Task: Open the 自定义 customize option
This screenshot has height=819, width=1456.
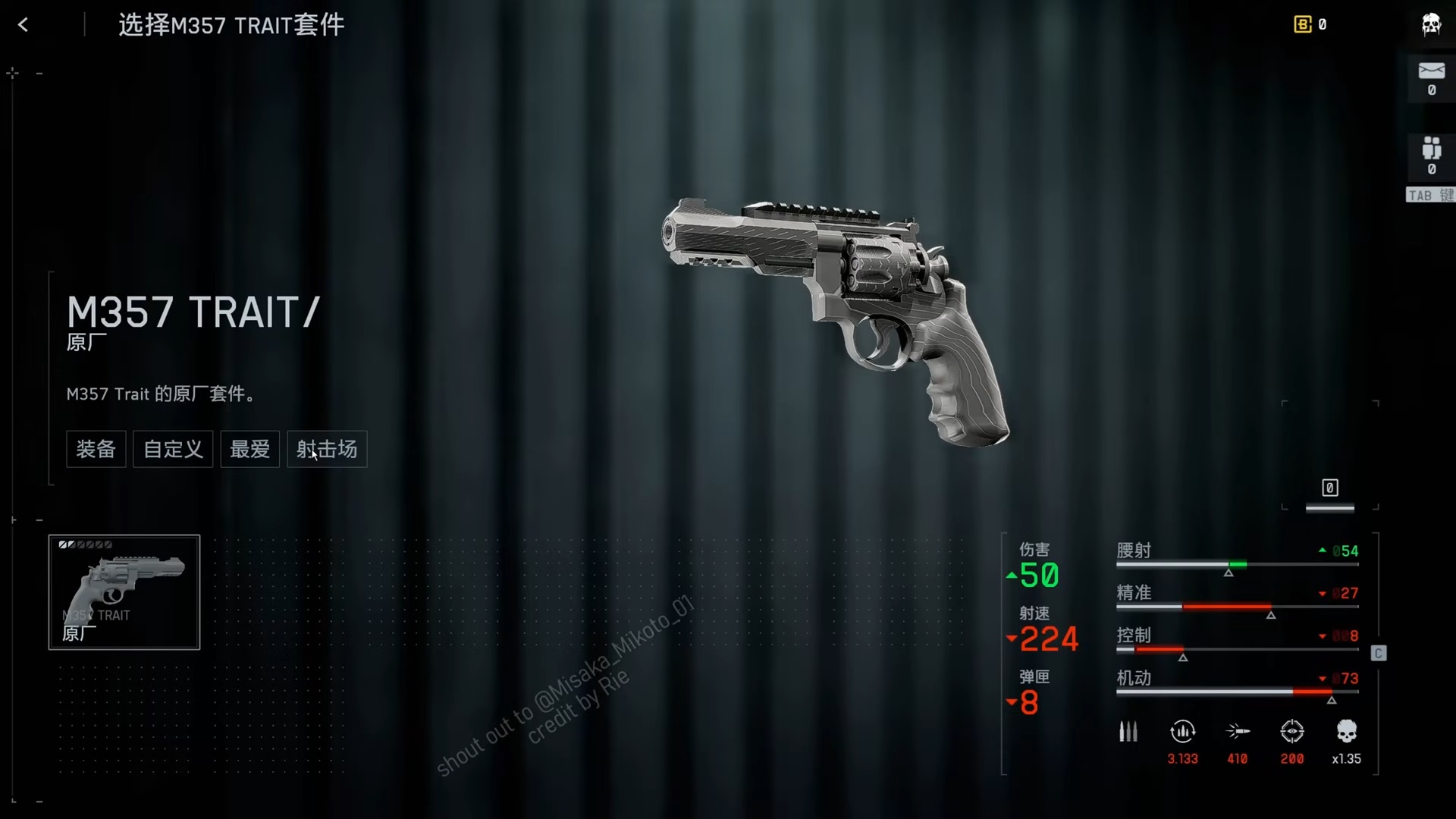Action: point(173,449)
